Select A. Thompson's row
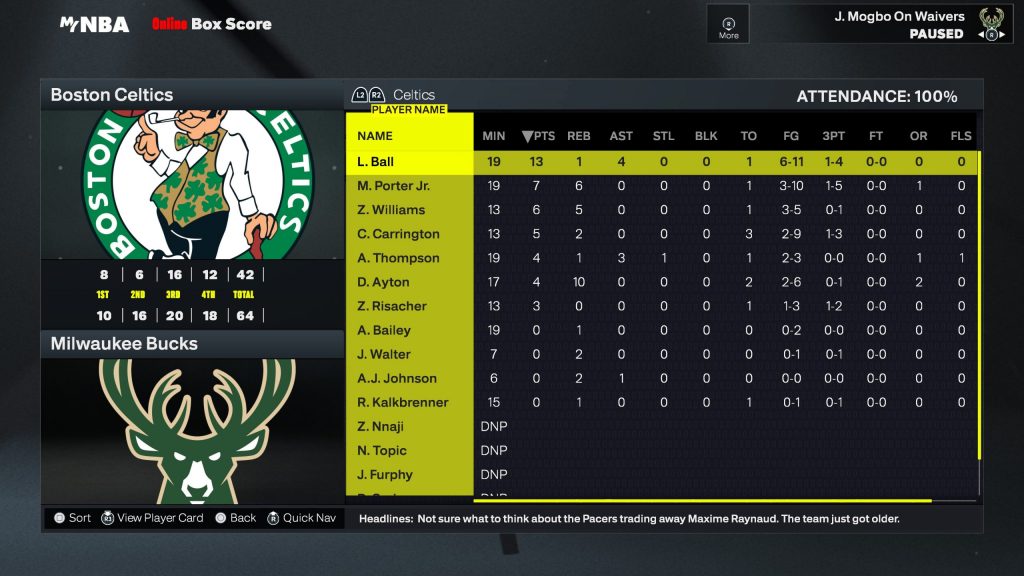 pyautogui.click(x=398, y=258)
